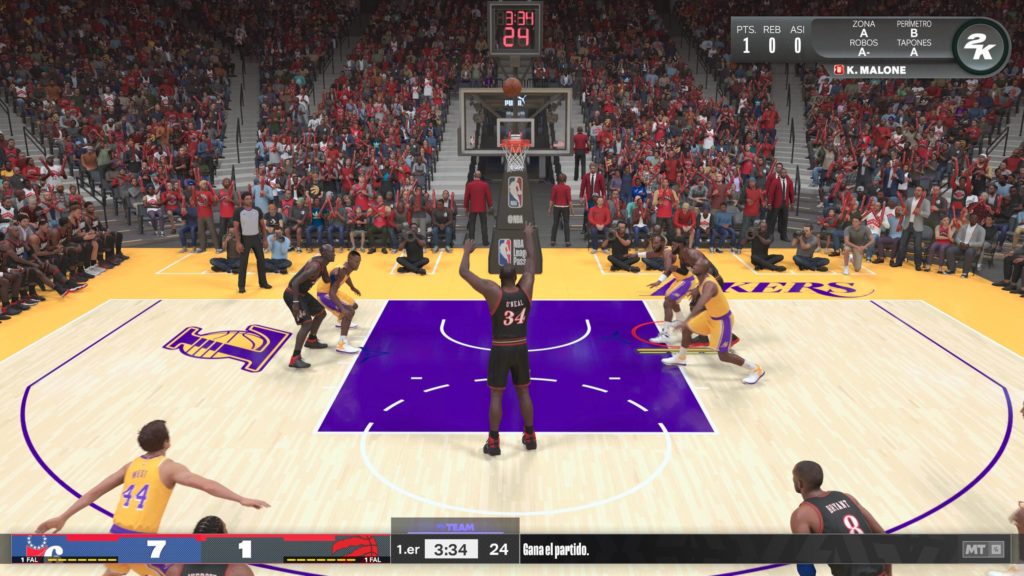Screen dimensions: 1024x576
Task: Click the 2K logo badge
Action: (x=979, y=47)
